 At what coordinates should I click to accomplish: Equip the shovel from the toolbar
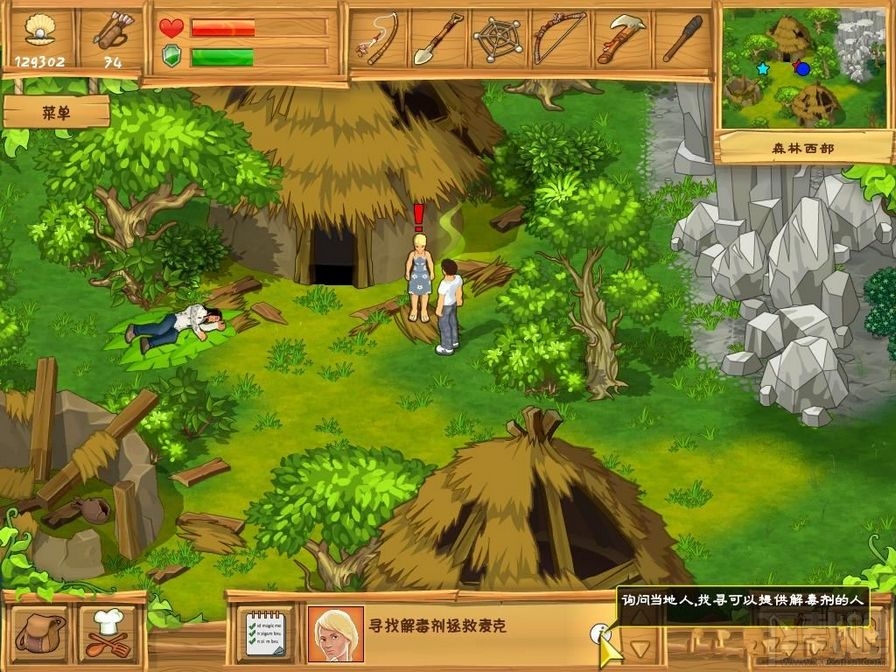pos(437,40)
